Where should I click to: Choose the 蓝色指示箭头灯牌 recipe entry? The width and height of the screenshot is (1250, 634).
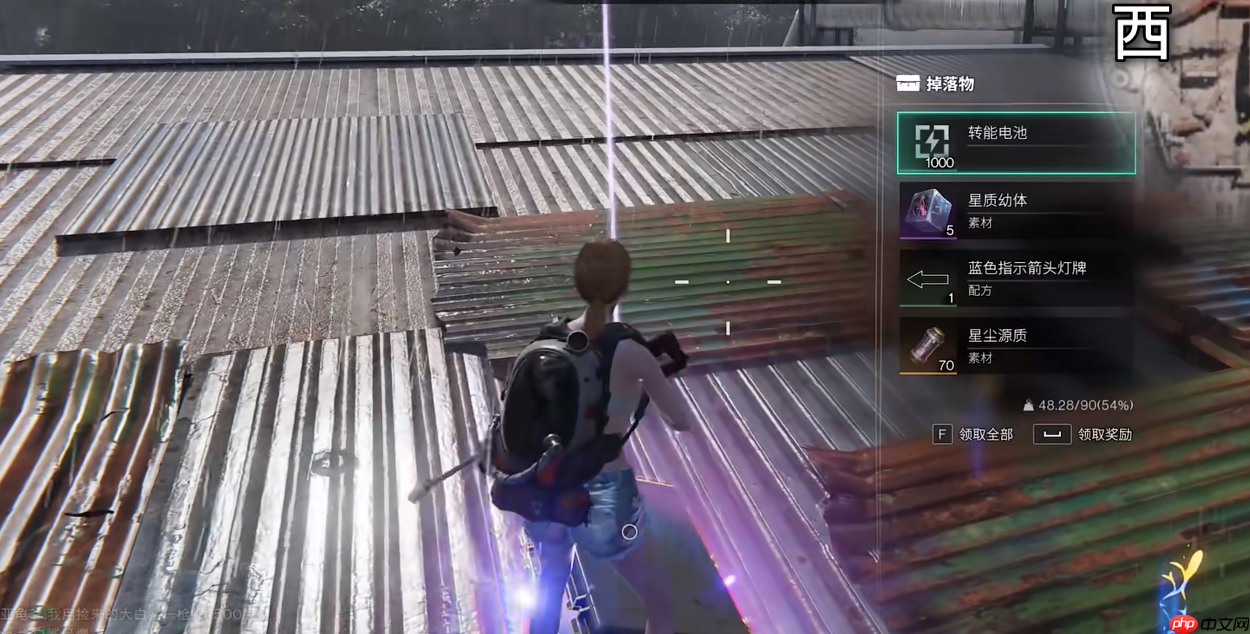1016,278
